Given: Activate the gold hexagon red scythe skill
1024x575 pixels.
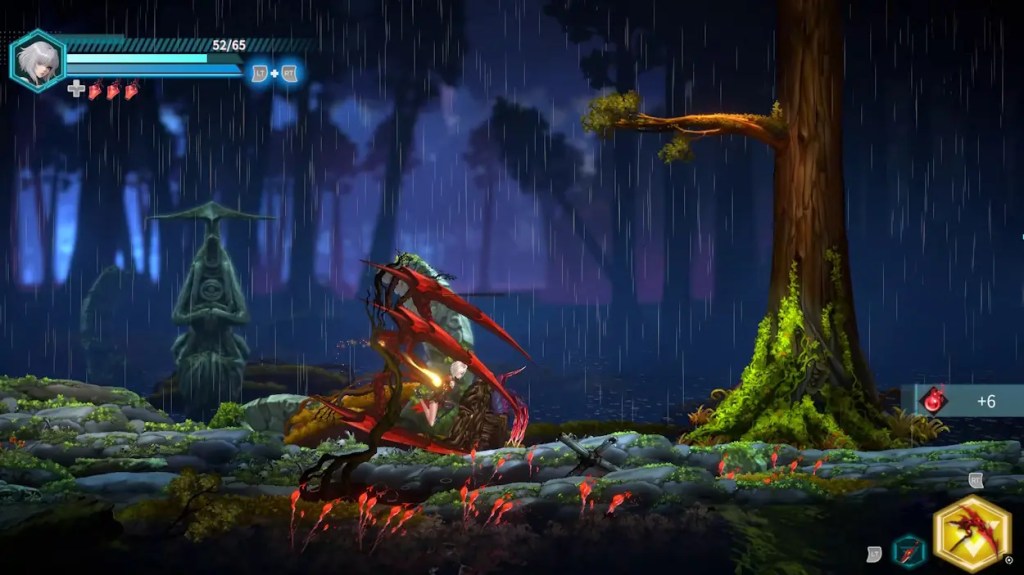Looking at the screenshot, I should point(969,534).
